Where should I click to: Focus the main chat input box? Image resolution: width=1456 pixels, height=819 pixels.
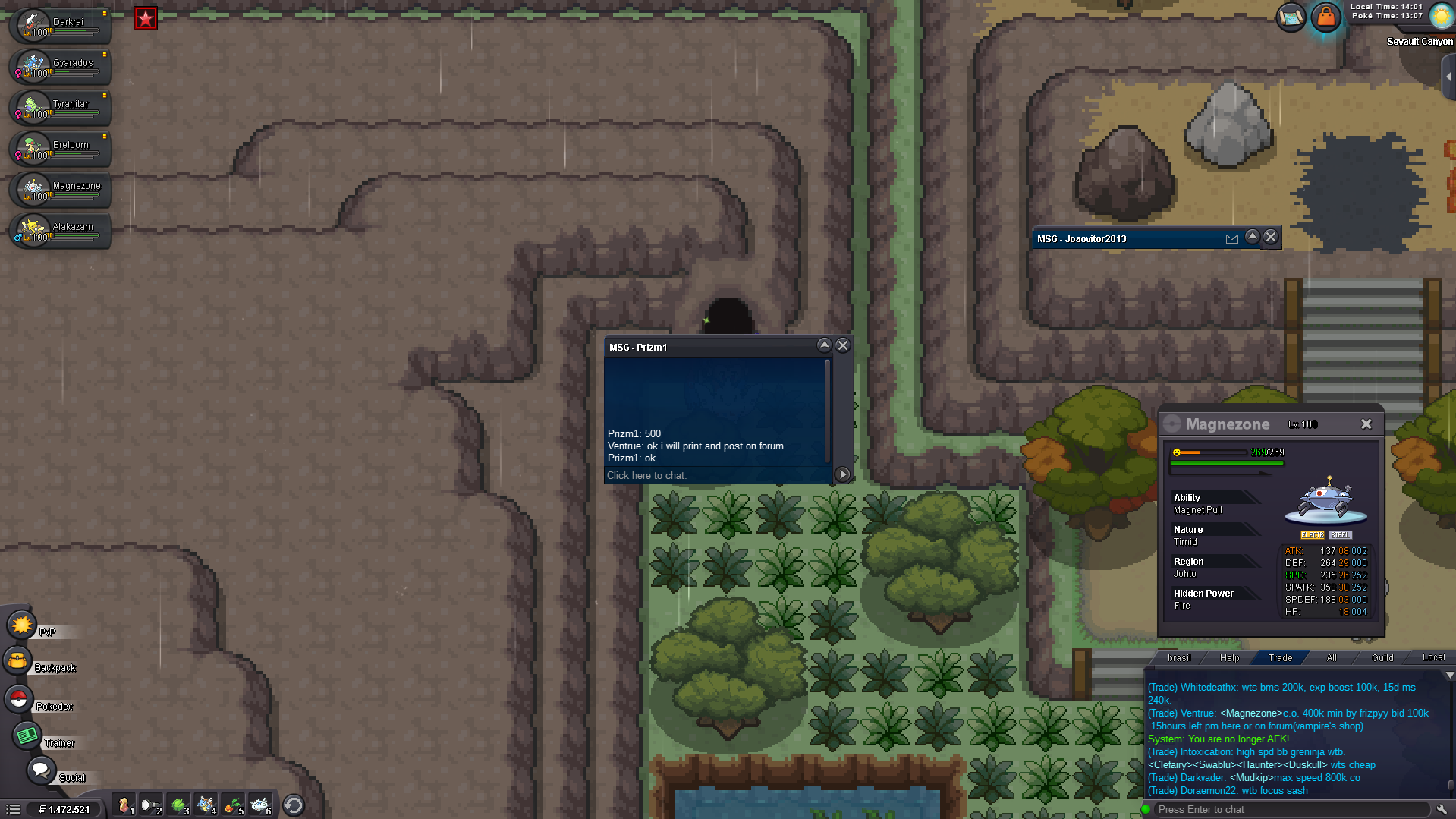(x=1290, y=809)
